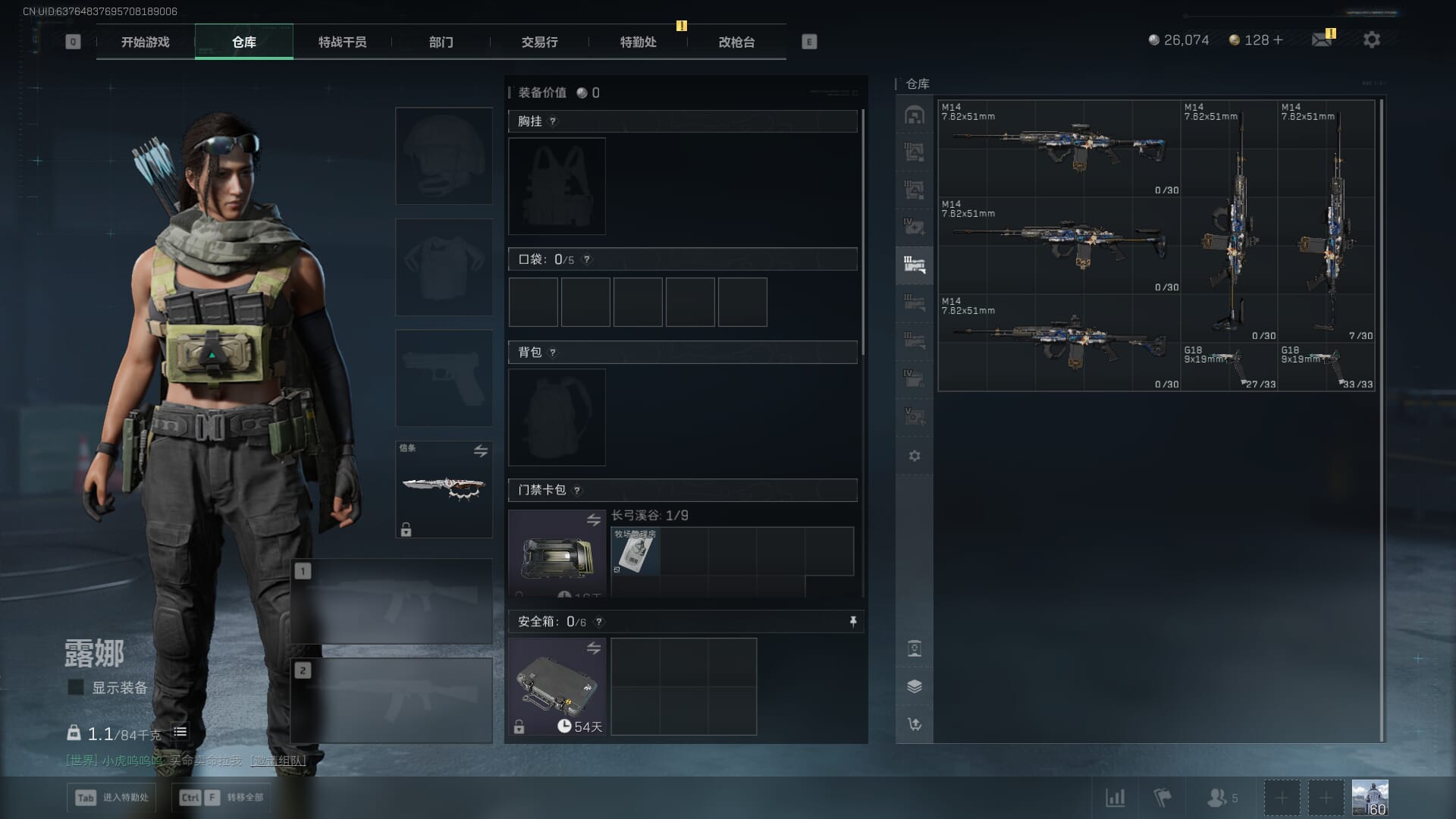This screenshot has height=819, width=1456.
Task: Select the G18 pistol with 27/33 ammo
Action: click(1228, 367)
